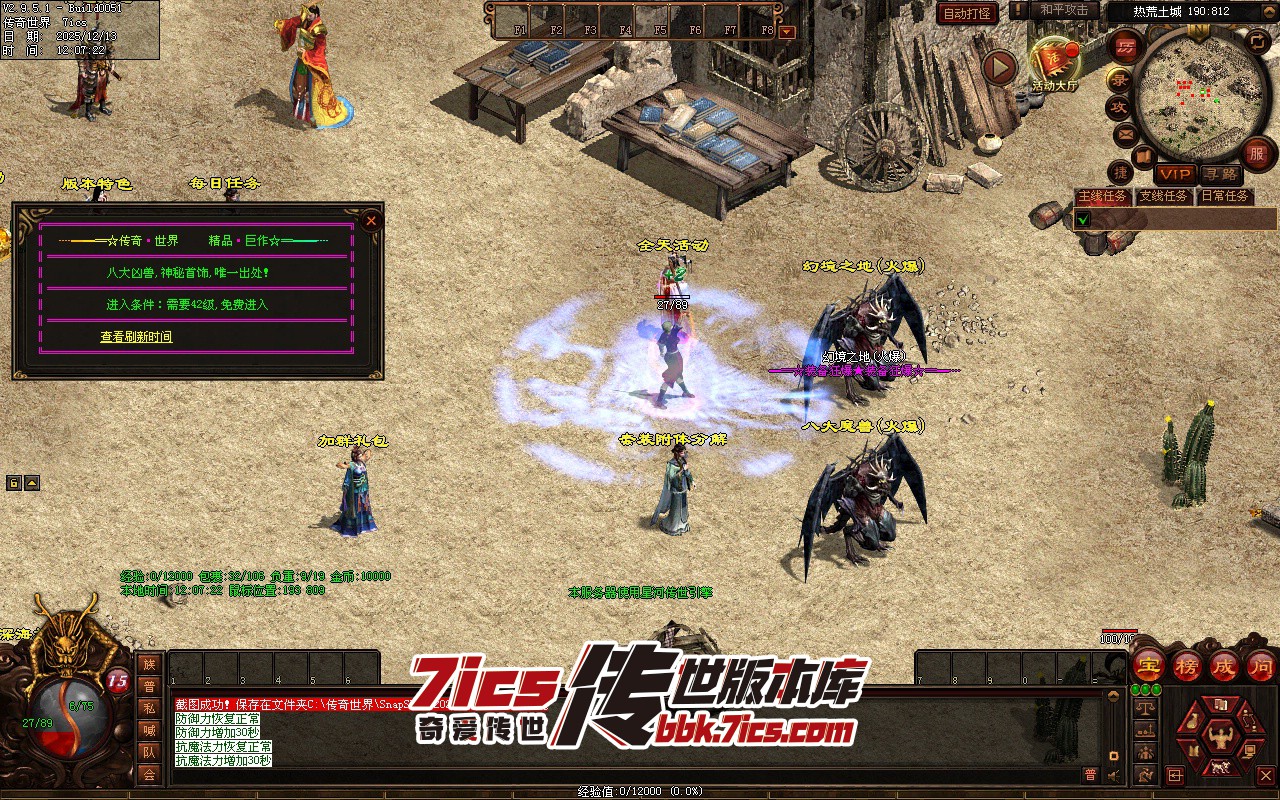Open the 榜 rankings button

click(x=1186, y=664)
